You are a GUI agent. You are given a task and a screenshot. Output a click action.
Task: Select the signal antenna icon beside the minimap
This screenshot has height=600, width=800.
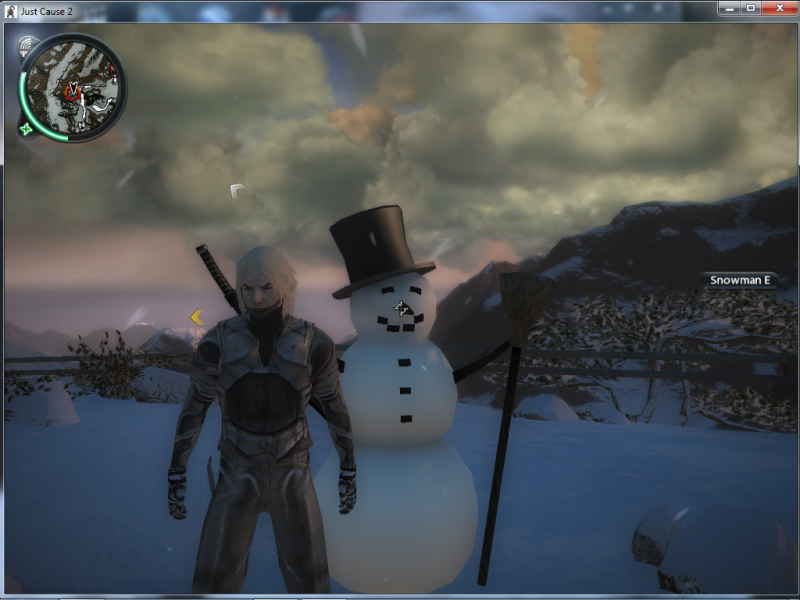click(x=27, y=45)
